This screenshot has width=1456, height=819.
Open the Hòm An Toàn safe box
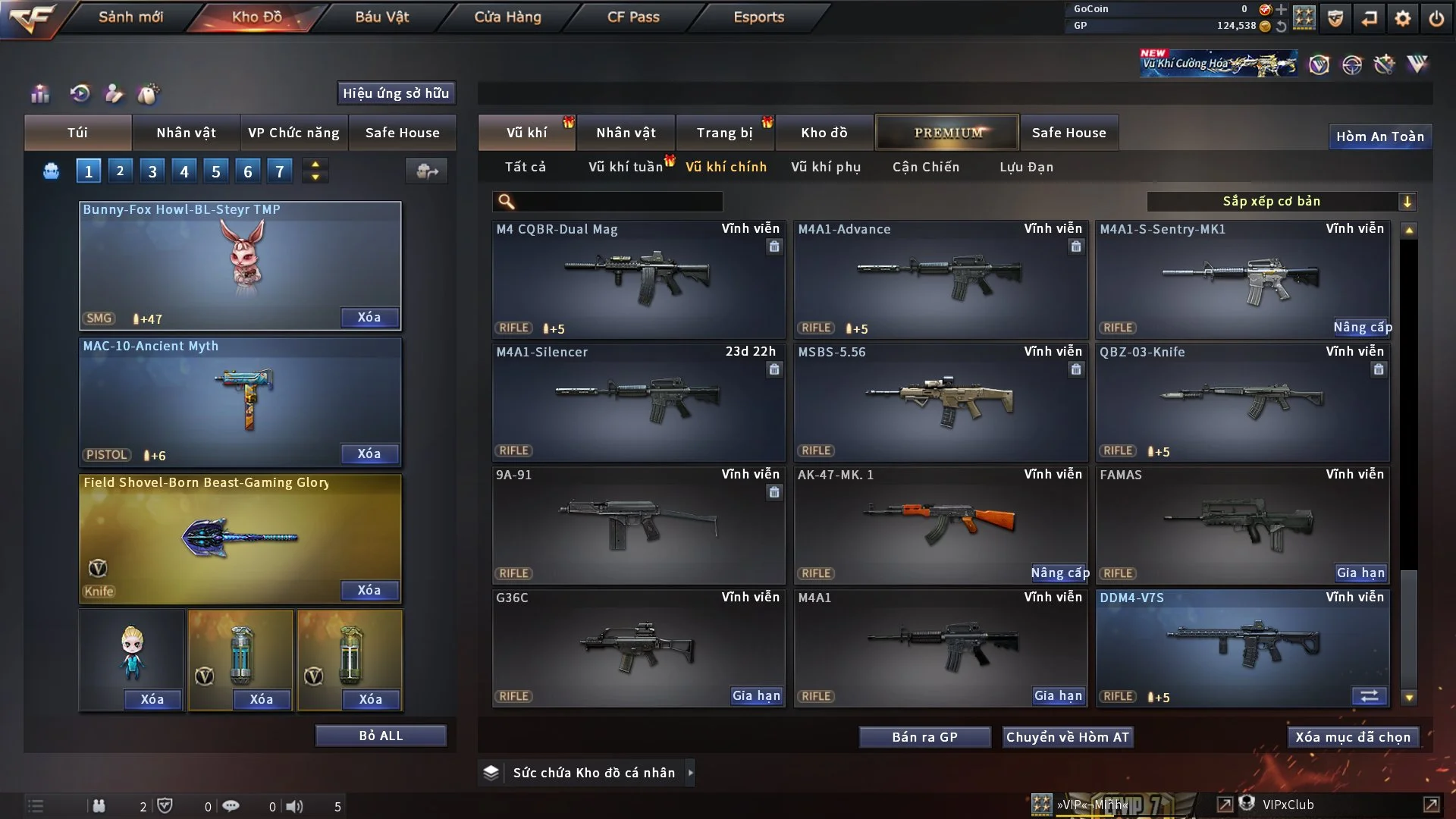pos(1379,136)
